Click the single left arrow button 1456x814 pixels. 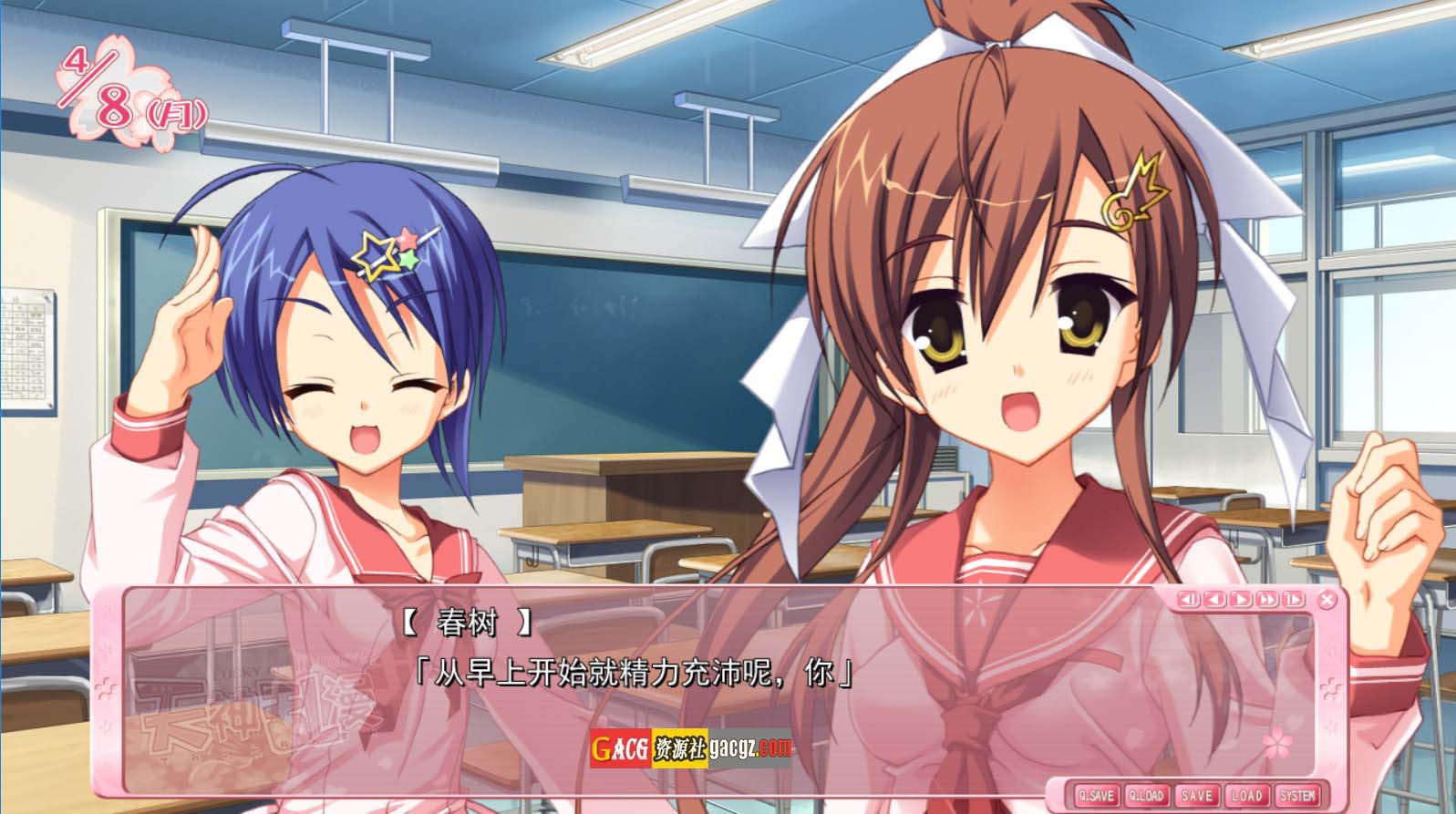1213,599
